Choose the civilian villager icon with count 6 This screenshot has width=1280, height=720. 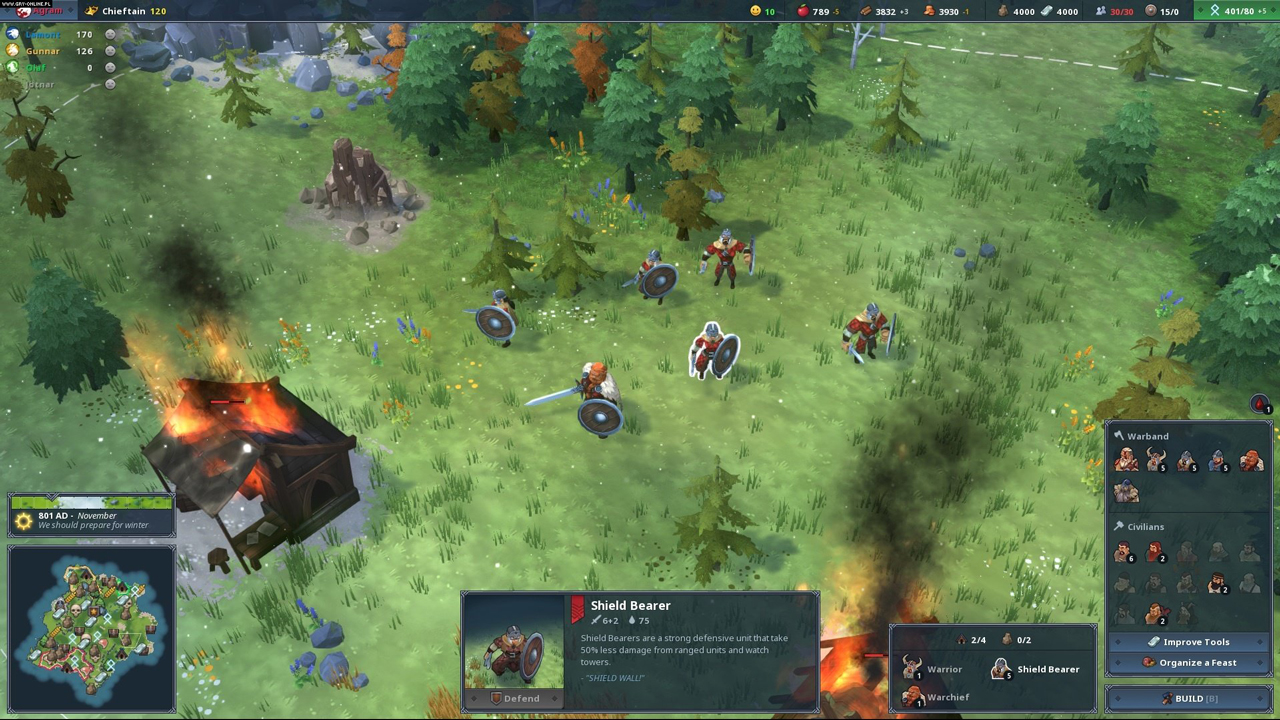coord(1125,552)
